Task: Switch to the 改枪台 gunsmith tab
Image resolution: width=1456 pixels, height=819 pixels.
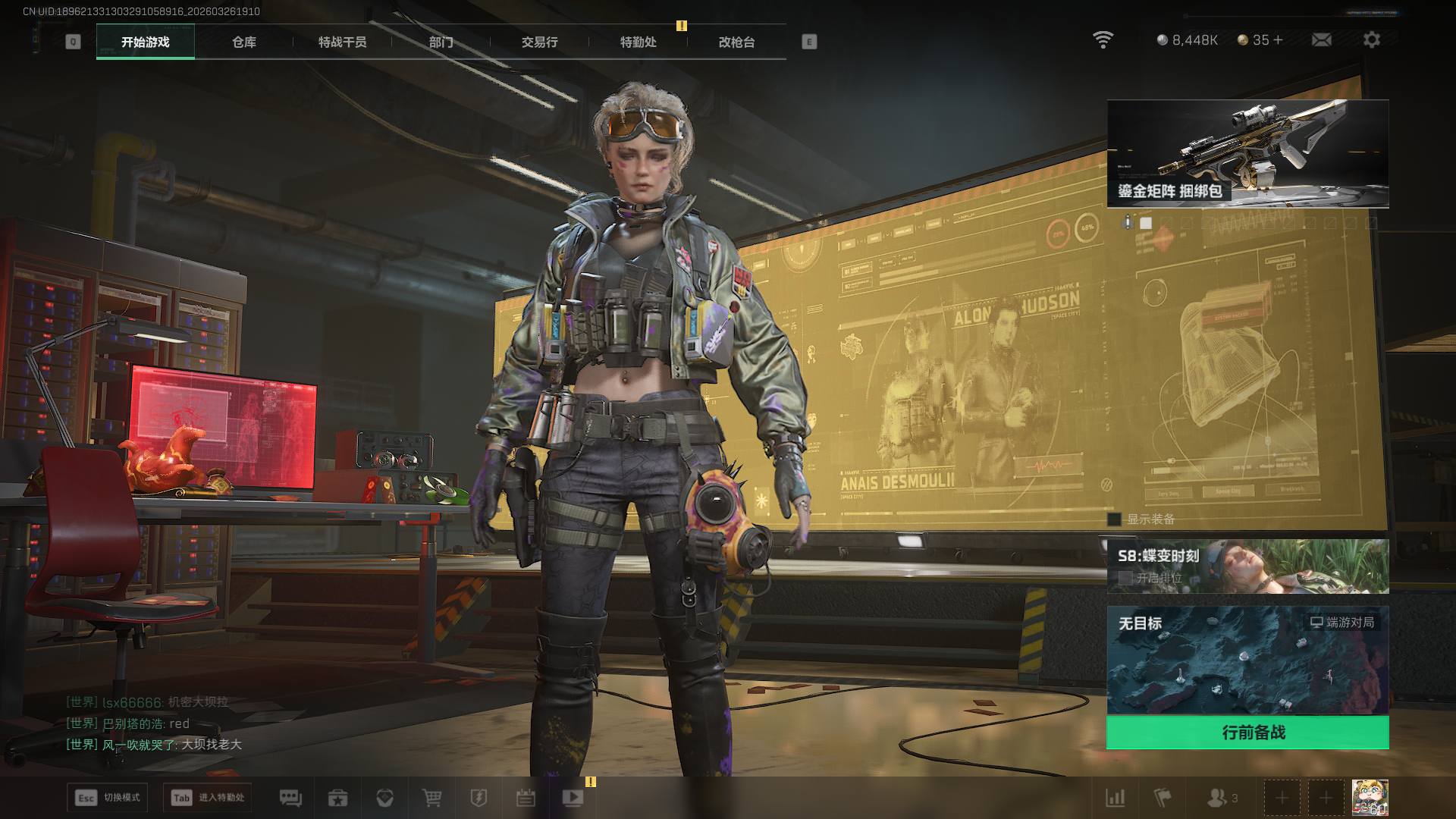Action: click(x=736, y=42)
